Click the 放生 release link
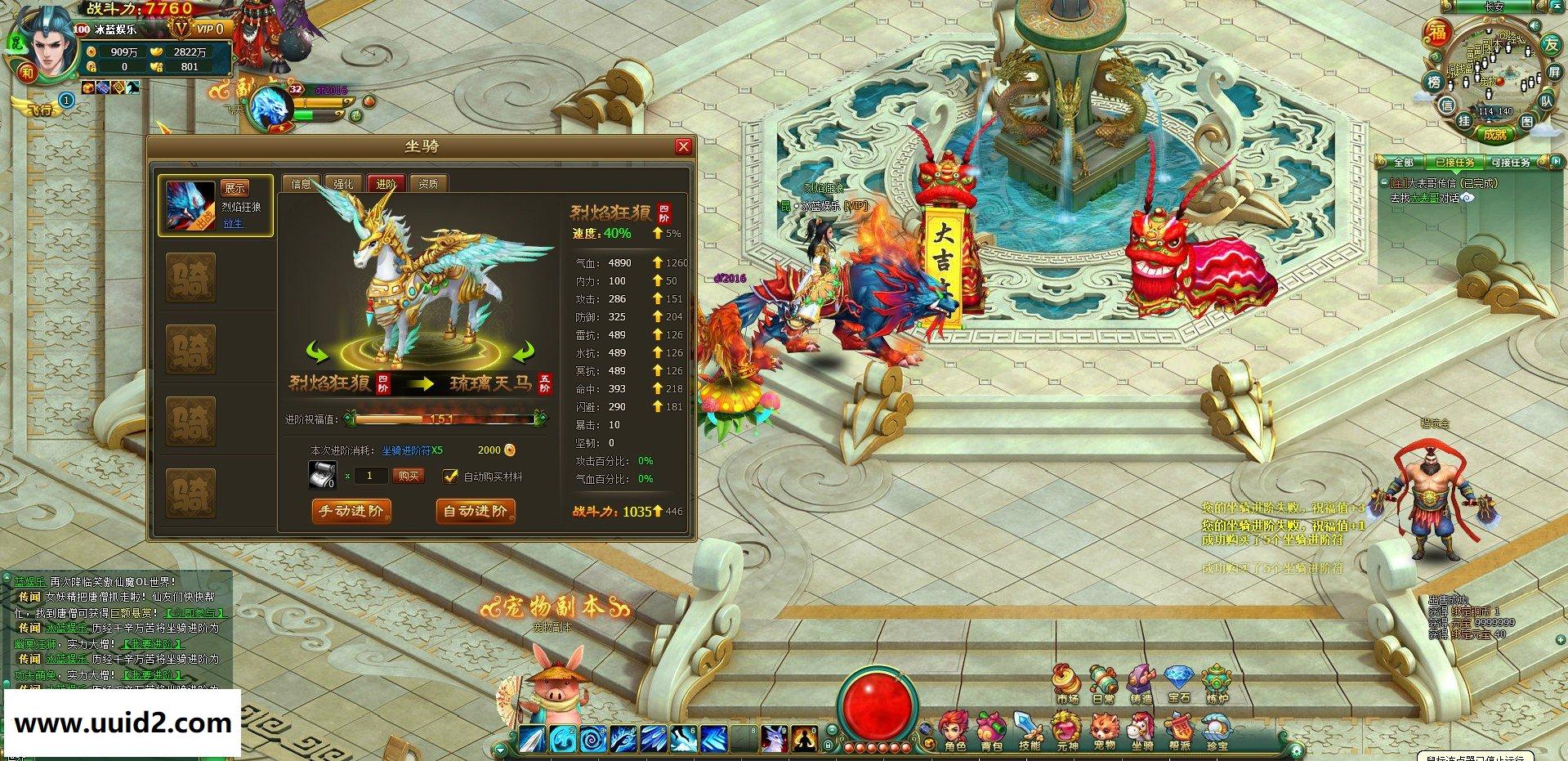The image size is (1568, 761). click(x=234, y=223)
